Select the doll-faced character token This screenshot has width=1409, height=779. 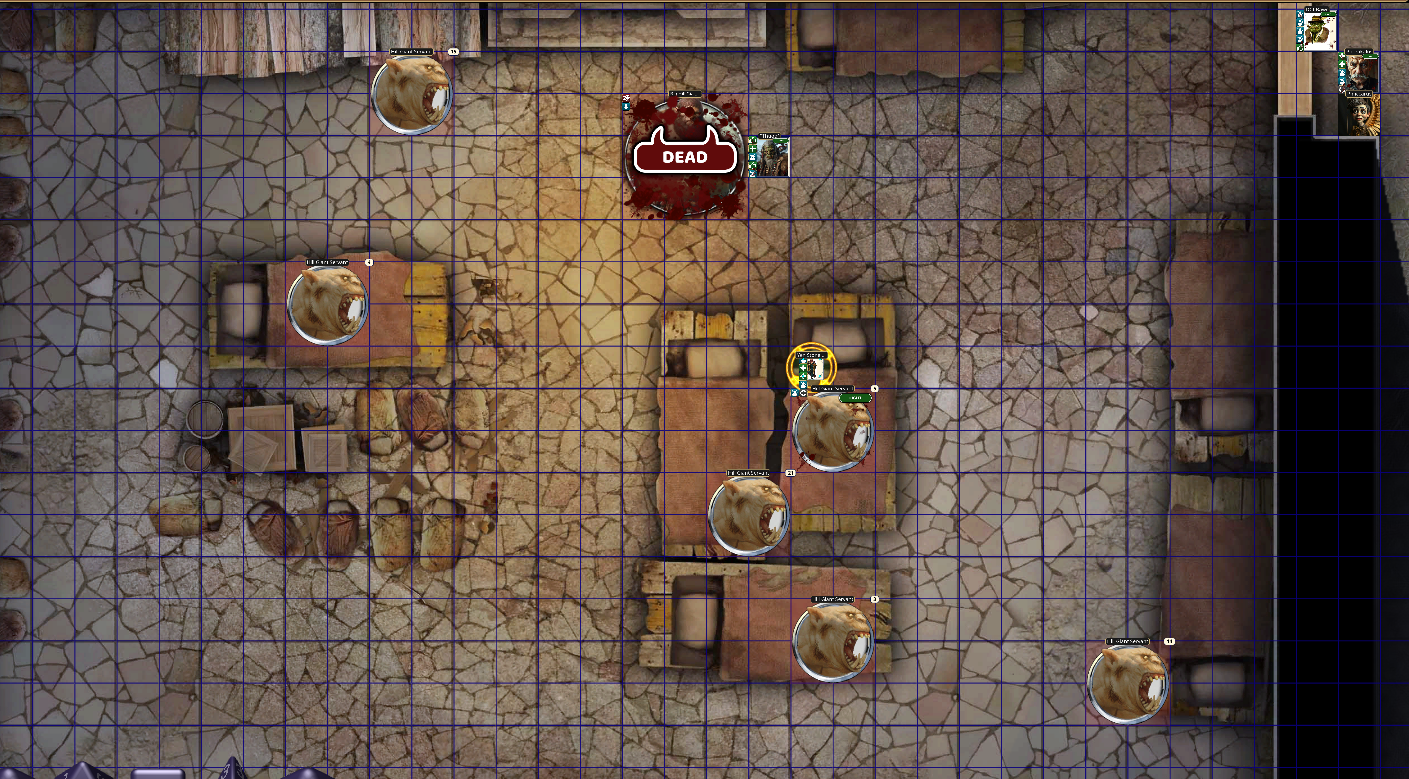click(x=1359, y=114)
